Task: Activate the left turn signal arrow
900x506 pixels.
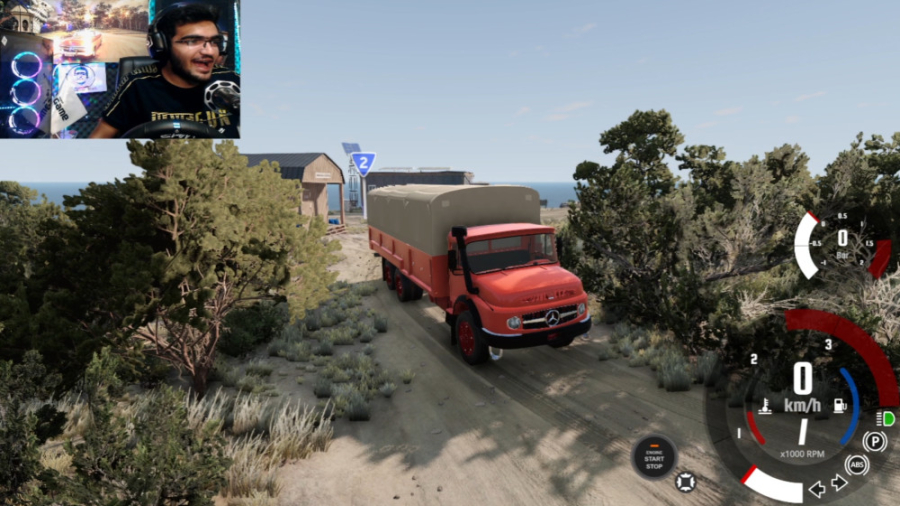Action: pyautogui.click(x=817, y=488)
